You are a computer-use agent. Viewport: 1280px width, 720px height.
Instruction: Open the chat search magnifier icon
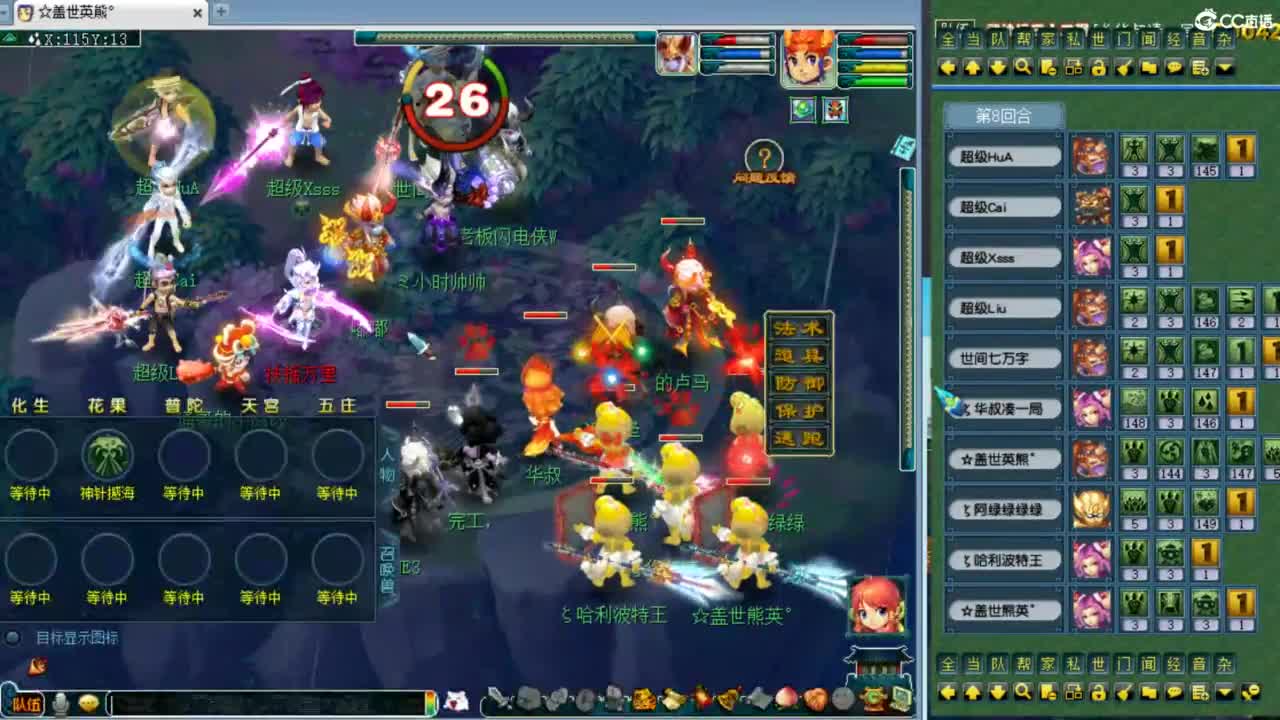[1024, 67]
